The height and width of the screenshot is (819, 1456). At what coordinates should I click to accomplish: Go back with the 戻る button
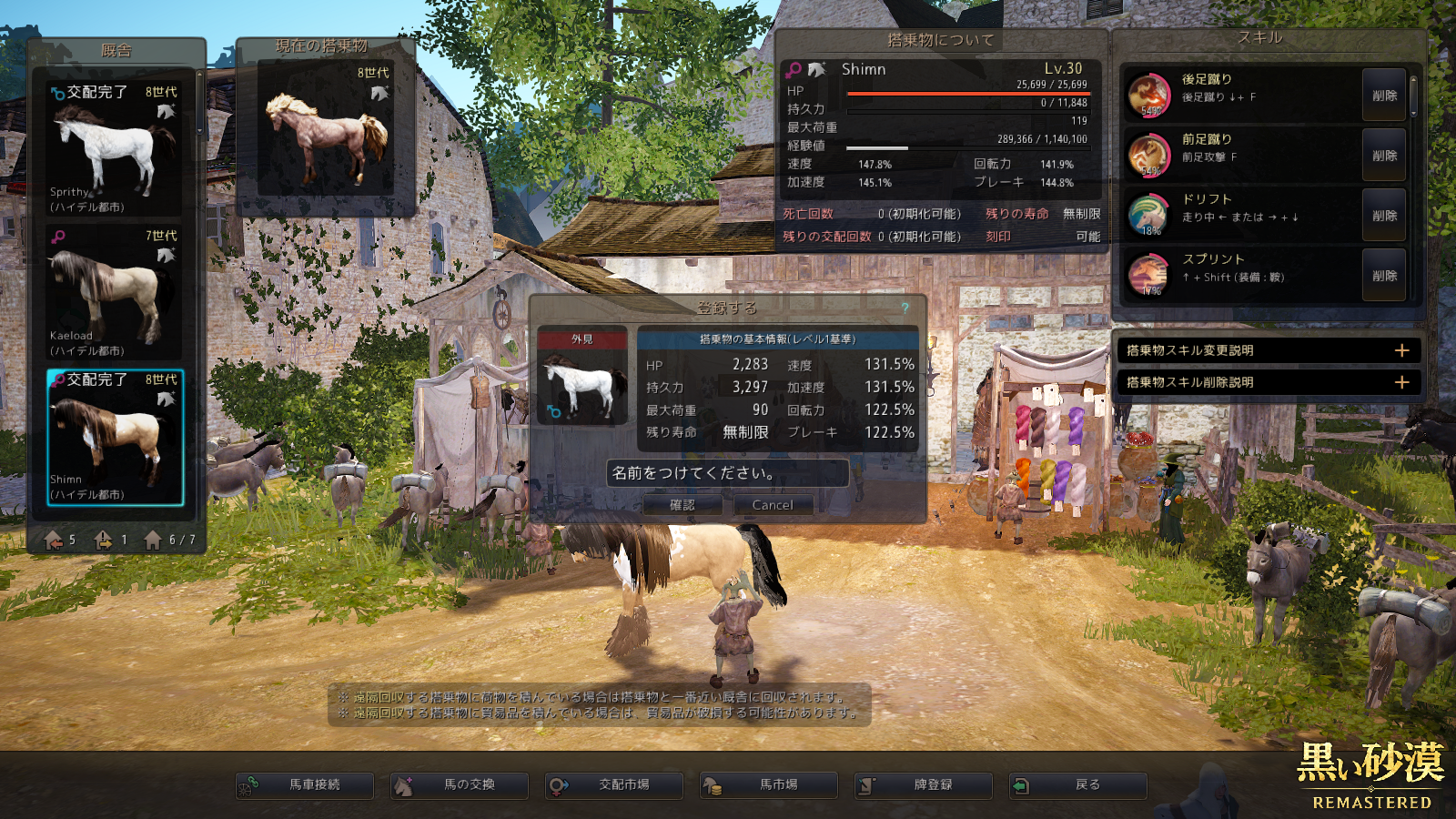click(1078, 784)
